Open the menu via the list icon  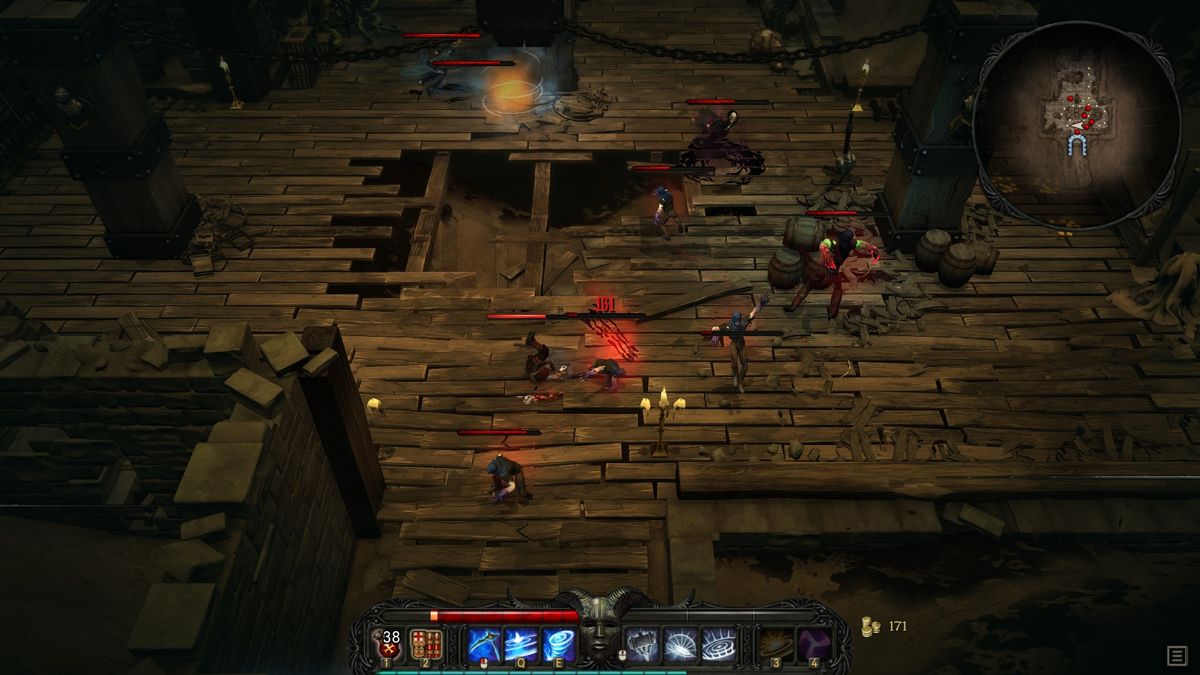[1177, 655]
